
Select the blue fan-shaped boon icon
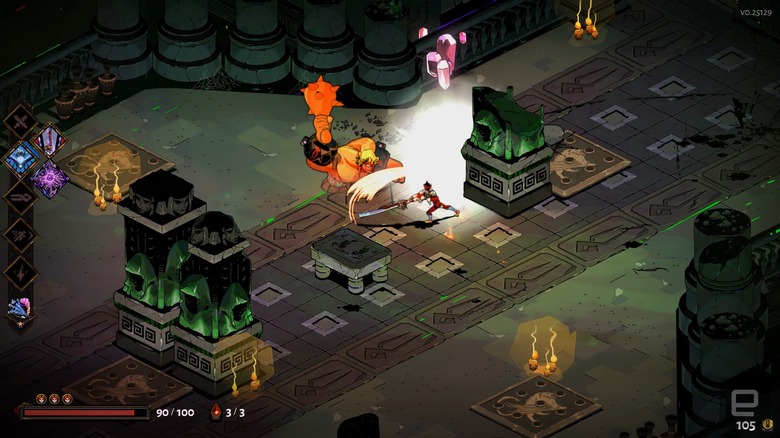(x=19, y=158)
